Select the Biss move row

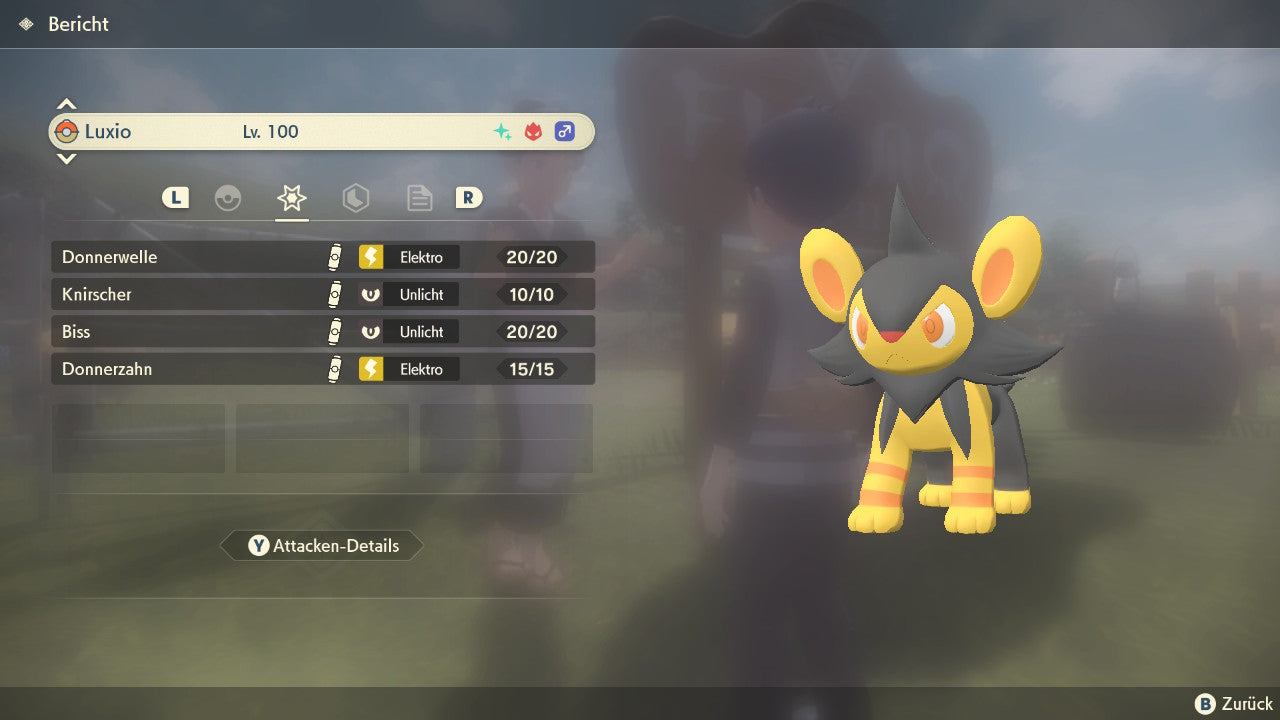click(x=322, y=331)
